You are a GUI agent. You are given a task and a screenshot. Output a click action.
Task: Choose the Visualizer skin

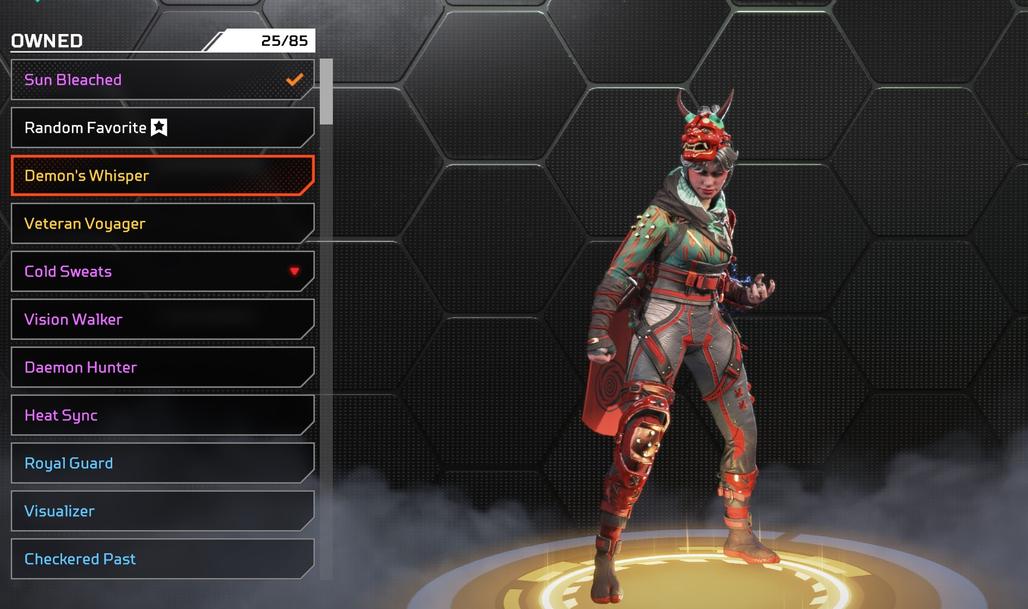(x=162, y=511)
